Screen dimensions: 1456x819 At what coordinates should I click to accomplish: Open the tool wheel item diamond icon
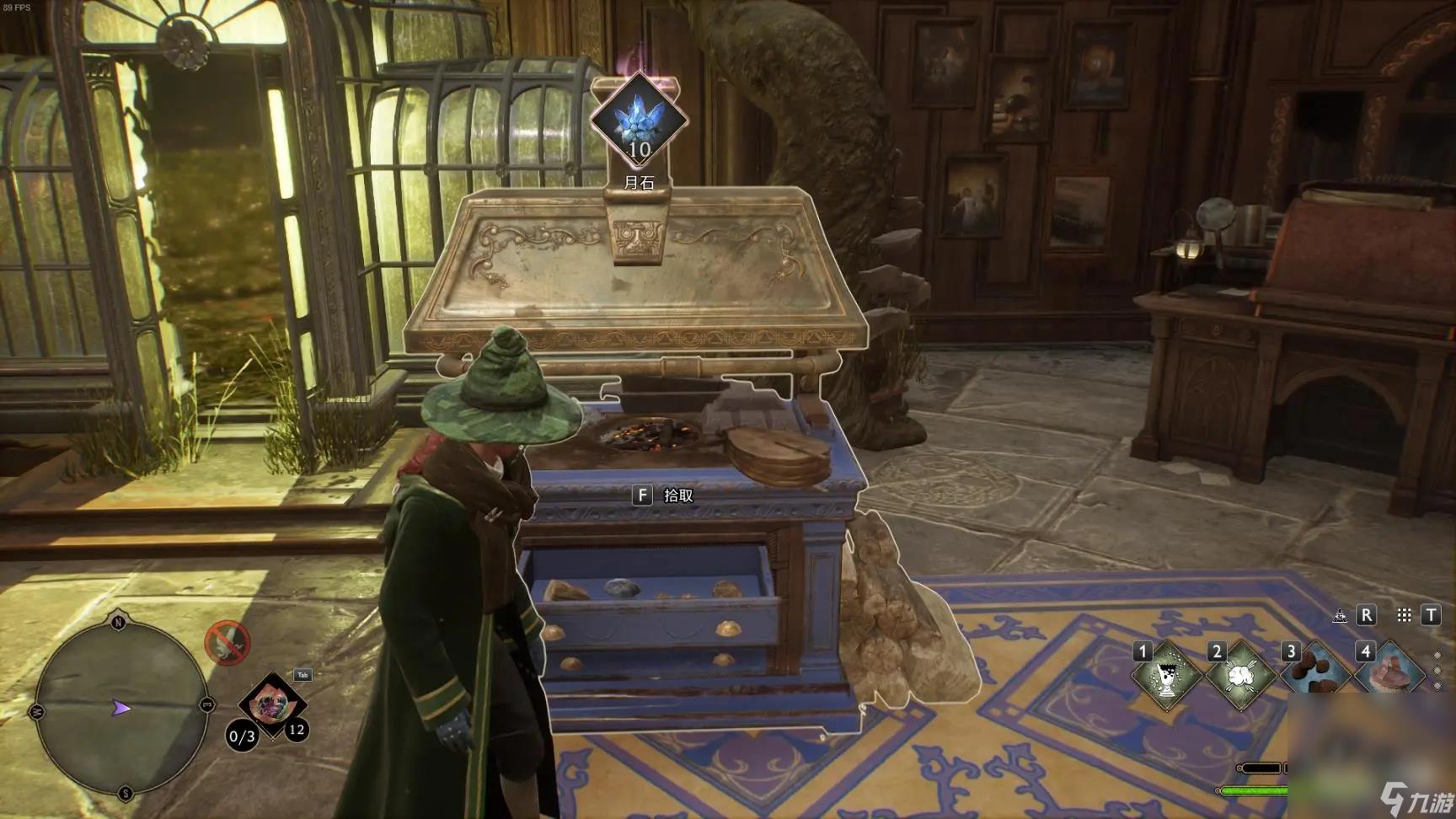[x=271, y=703]
